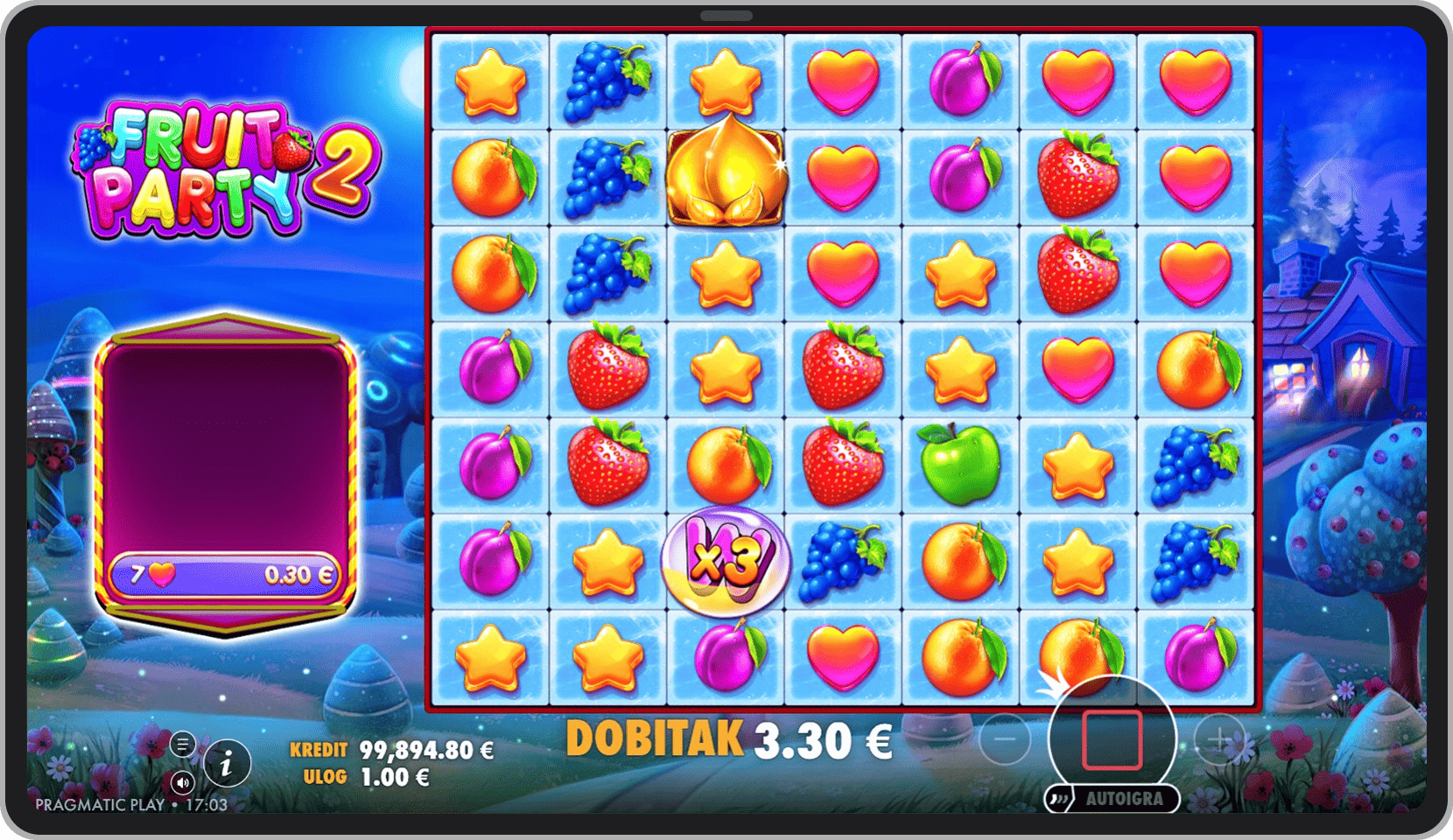This screenshot has height=840, width=1453.
Task: Click the DOBITAK 3.30 € win message
Action: pos(729,739)
